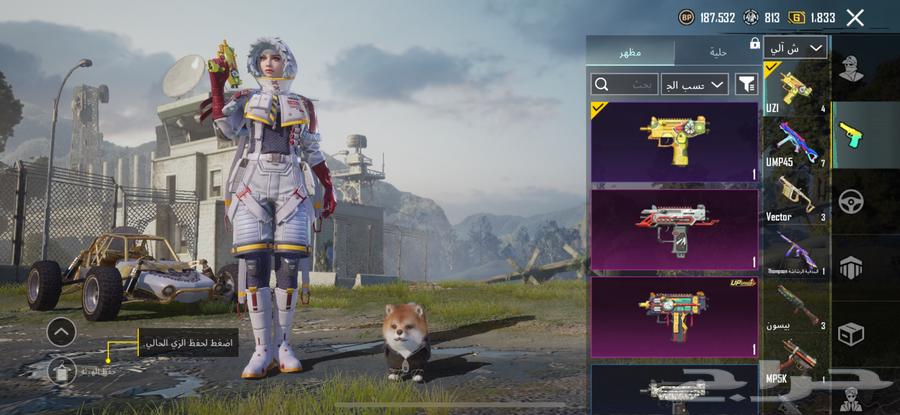Image resolution: width=900 pixels, height=415 pixels.
Task: Select Vector in the weapon list
Action: (x=795, y=199)
